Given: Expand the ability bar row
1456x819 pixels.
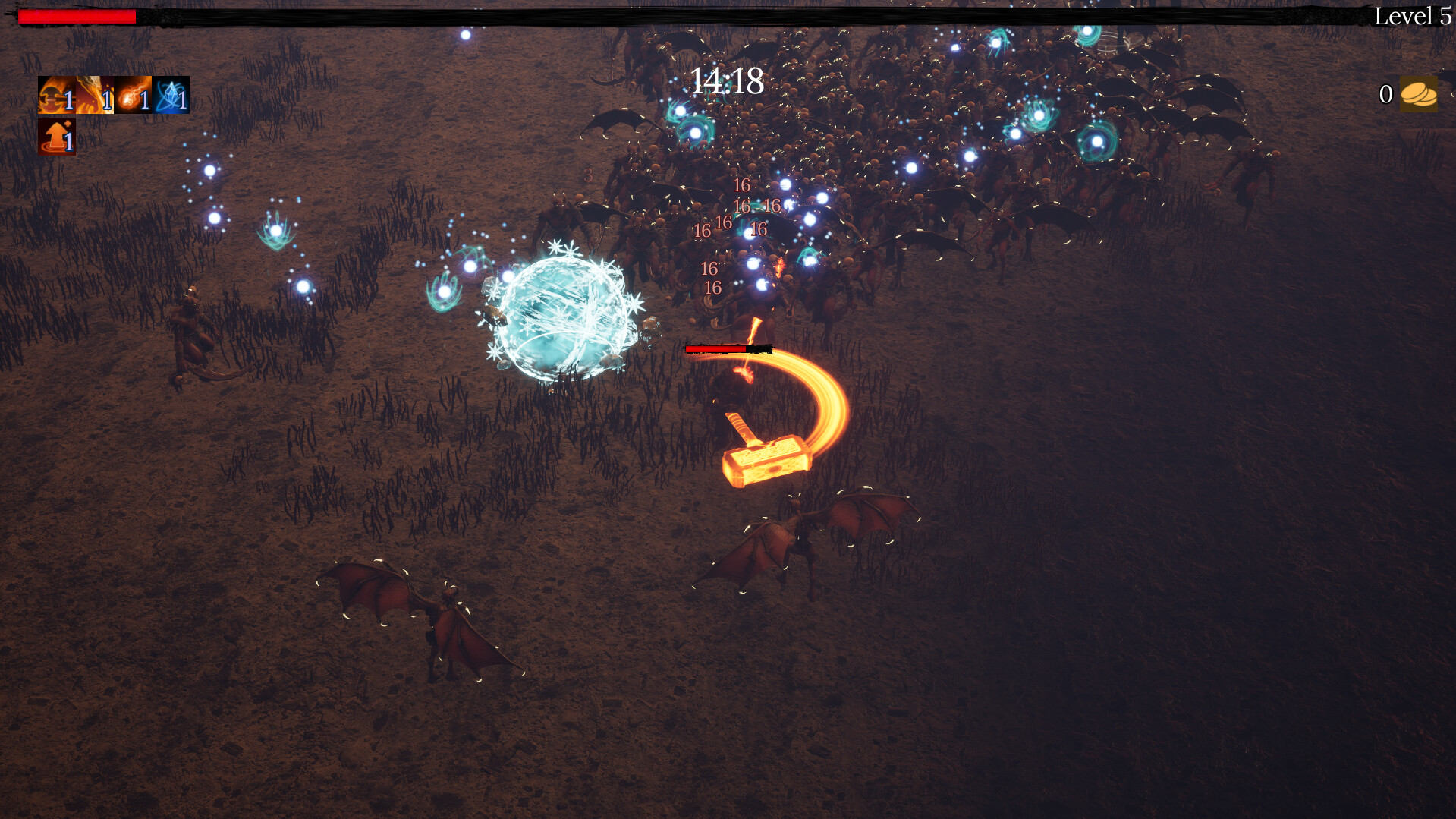Looking at the screenshot, I should click(112, 96).
